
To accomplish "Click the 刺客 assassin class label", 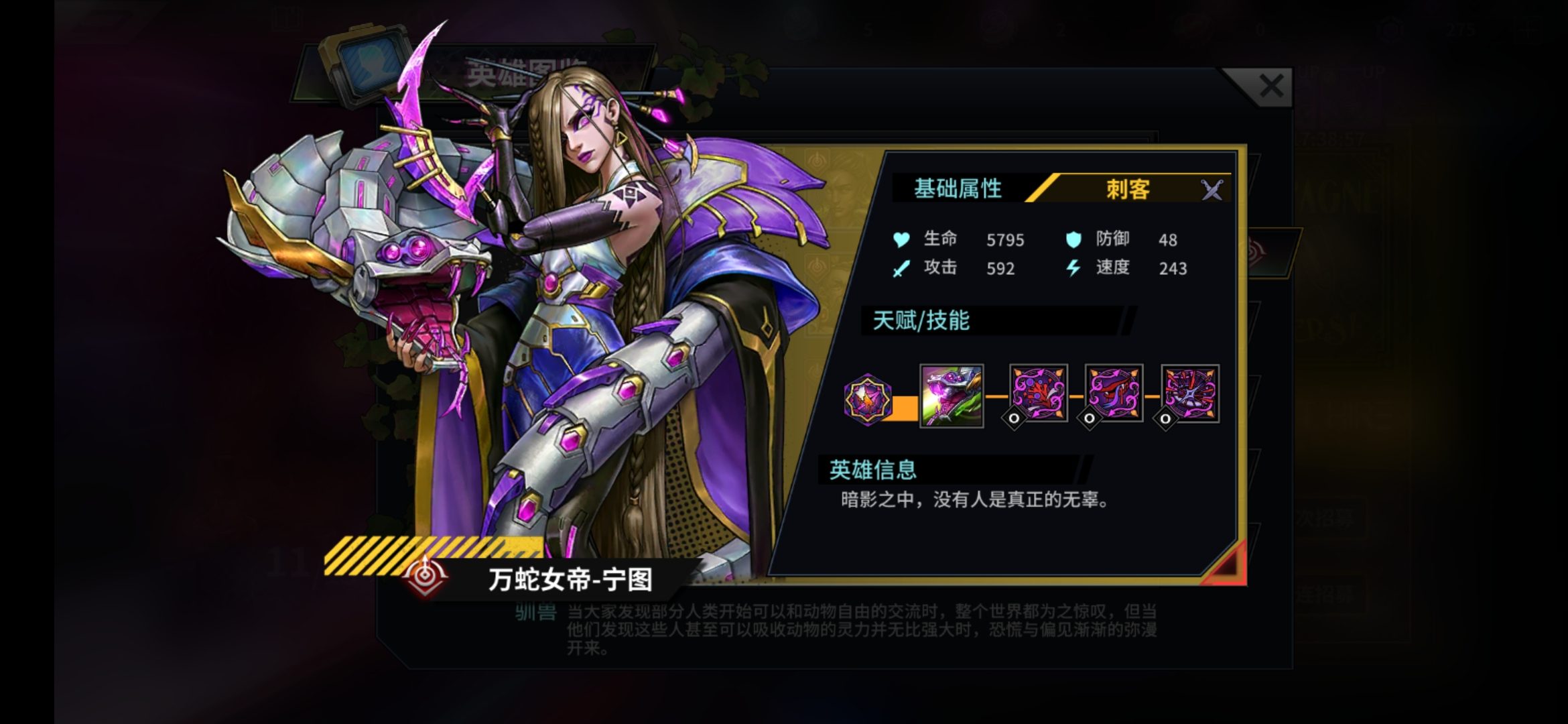I will coord(1128,190).
